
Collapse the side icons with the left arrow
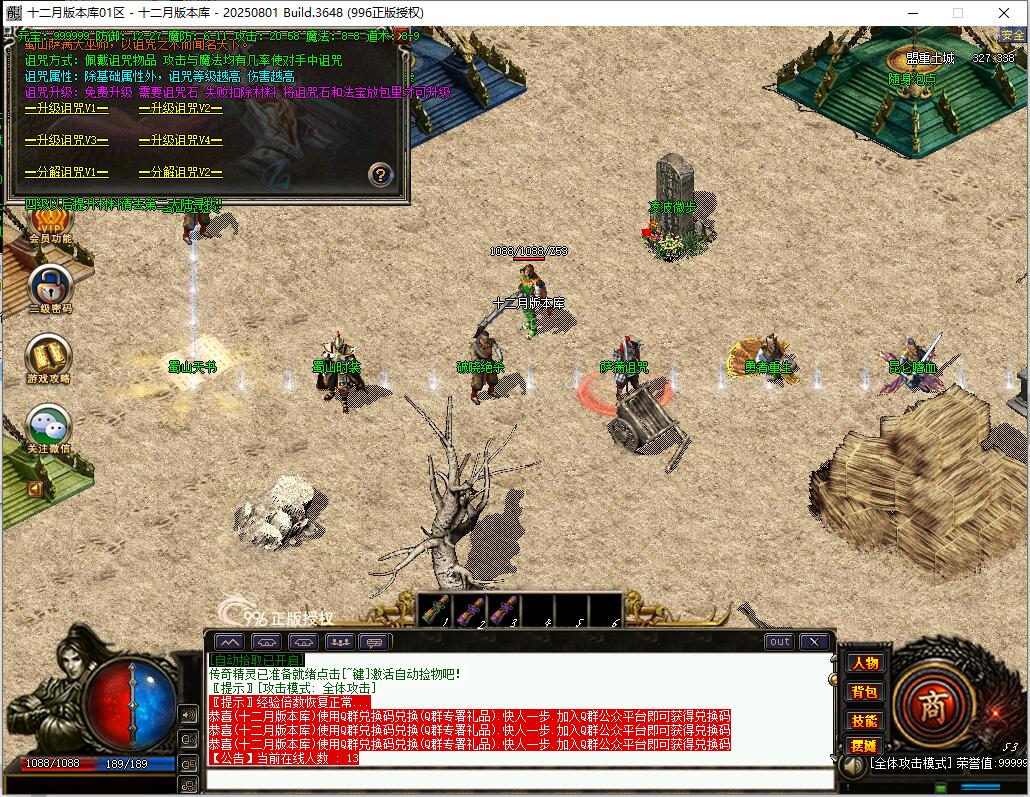tap(35, 489)
